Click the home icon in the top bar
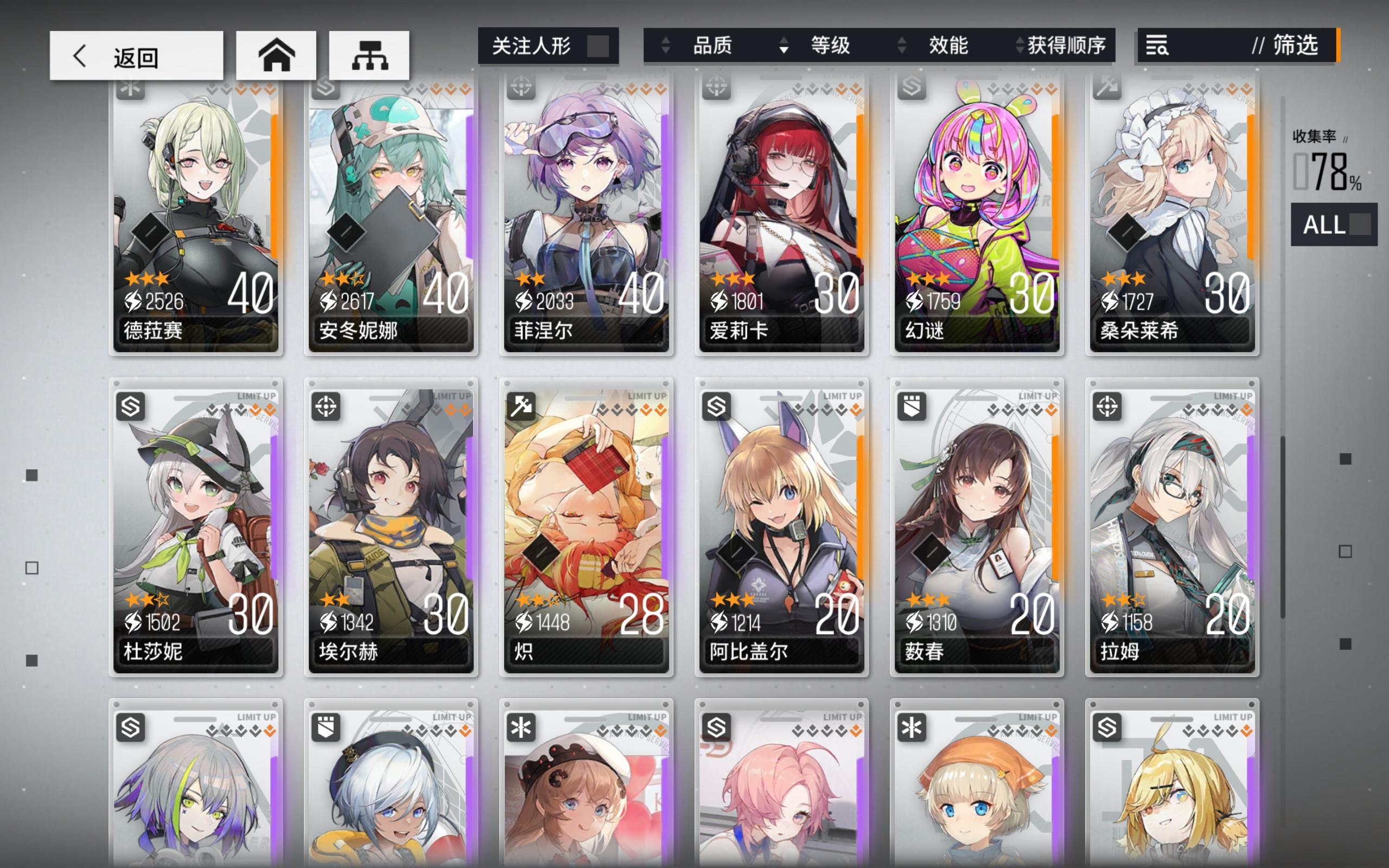This screenshot has width=1389, height=868. coord(276,55)
